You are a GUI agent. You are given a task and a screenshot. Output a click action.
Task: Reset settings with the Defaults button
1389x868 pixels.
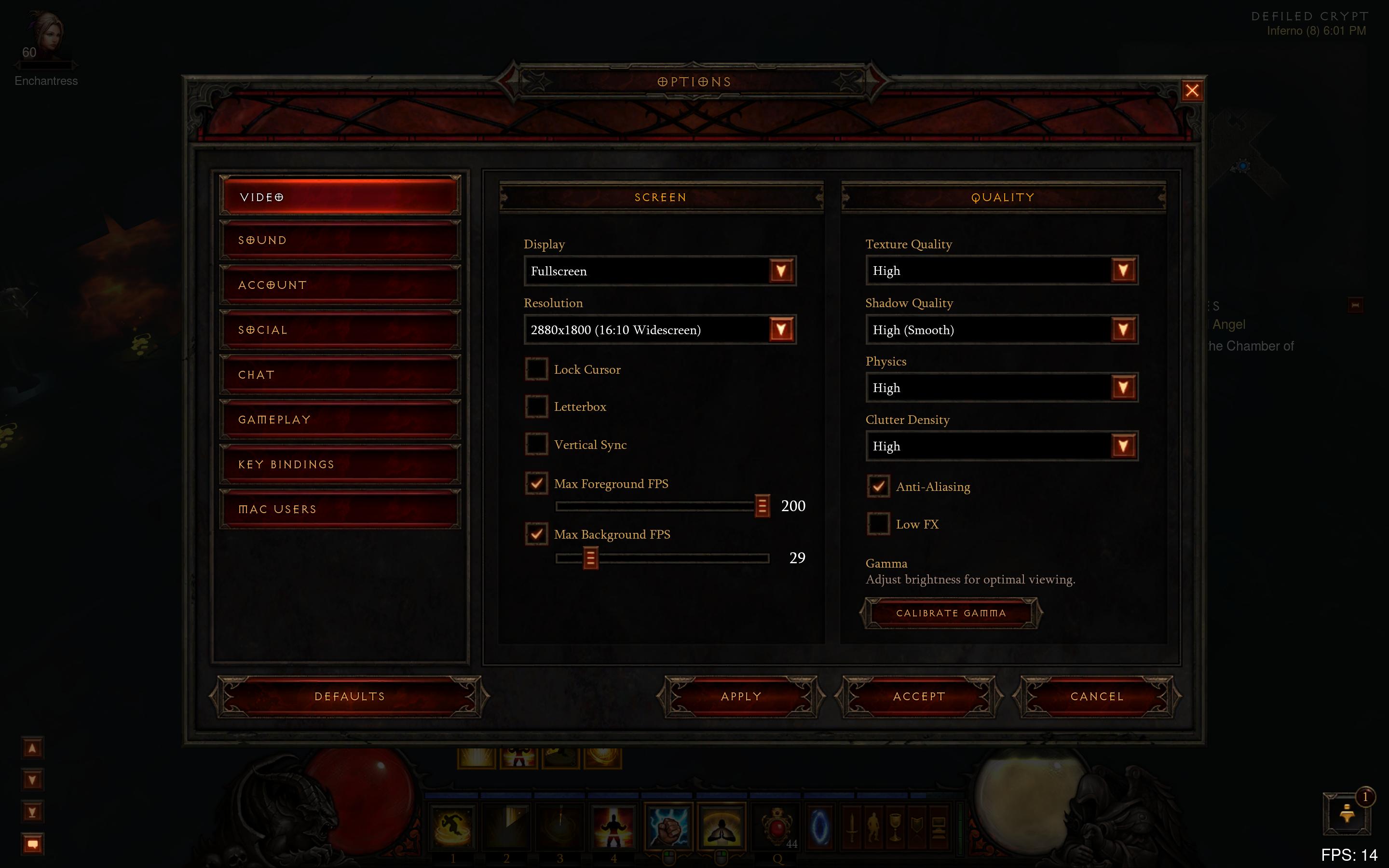[349, 696]
